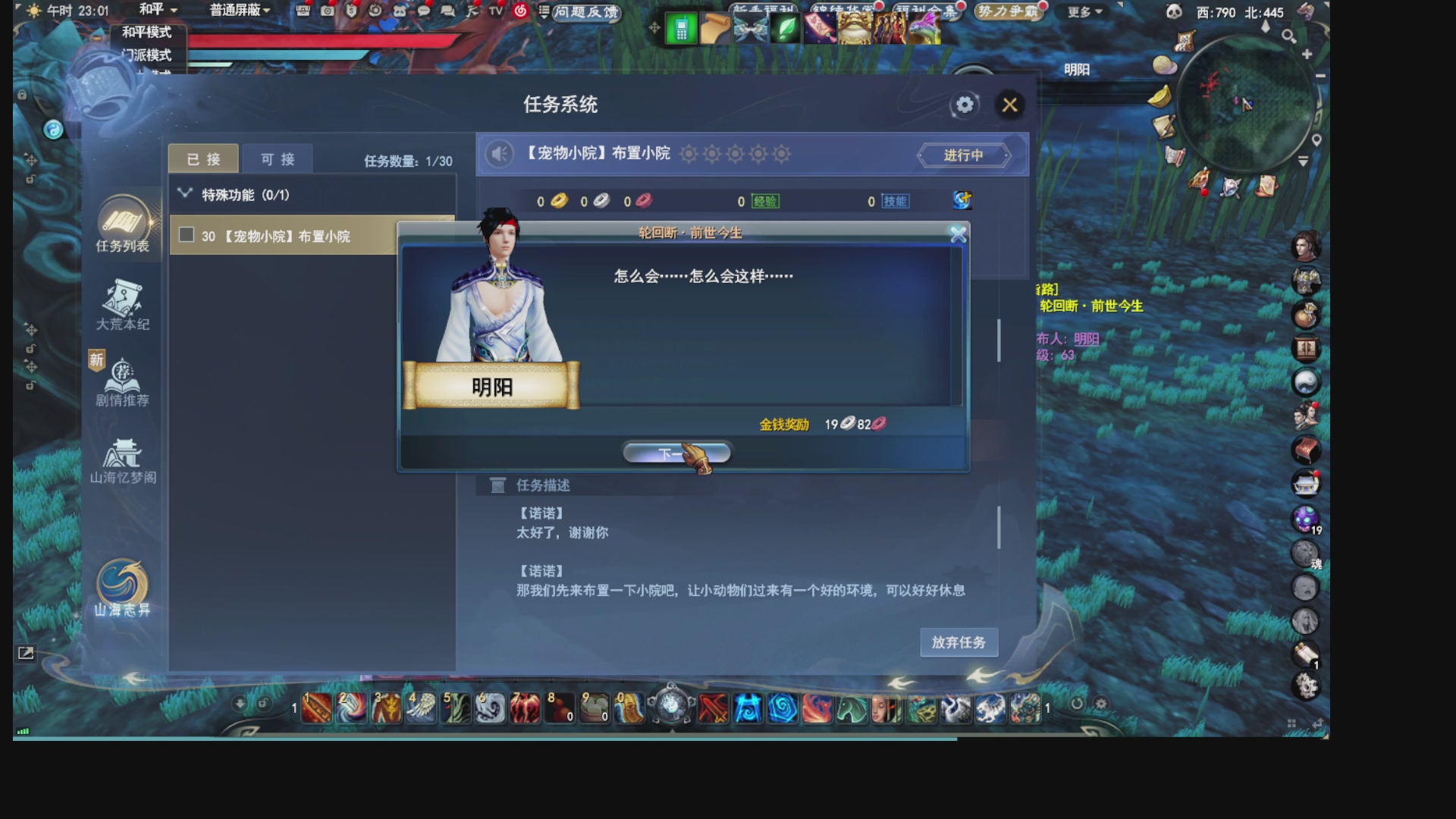Open the 山海忆梦阁 sidebar icon

(123, 455)
